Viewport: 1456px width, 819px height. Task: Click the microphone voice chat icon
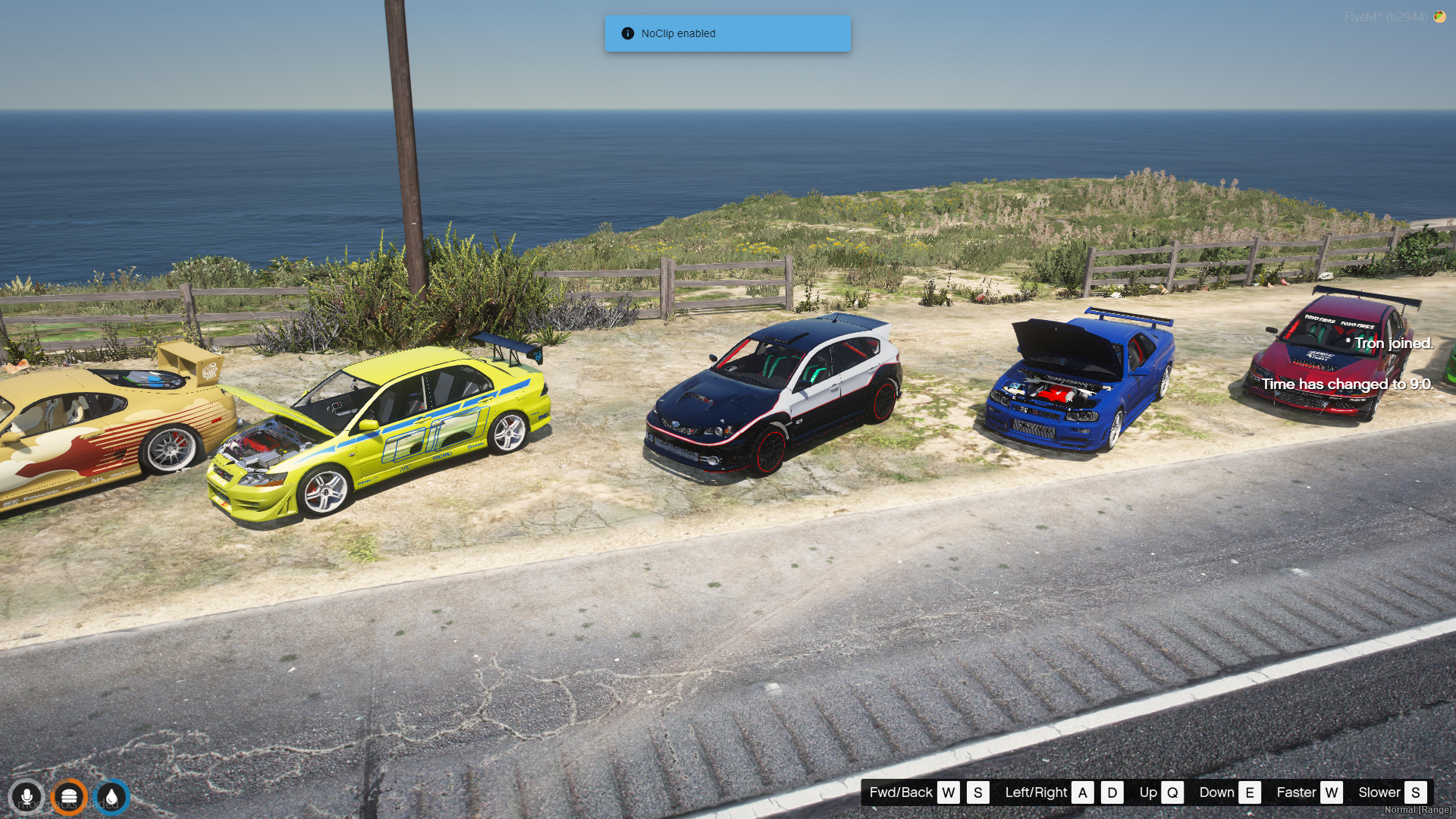[27, 797]
